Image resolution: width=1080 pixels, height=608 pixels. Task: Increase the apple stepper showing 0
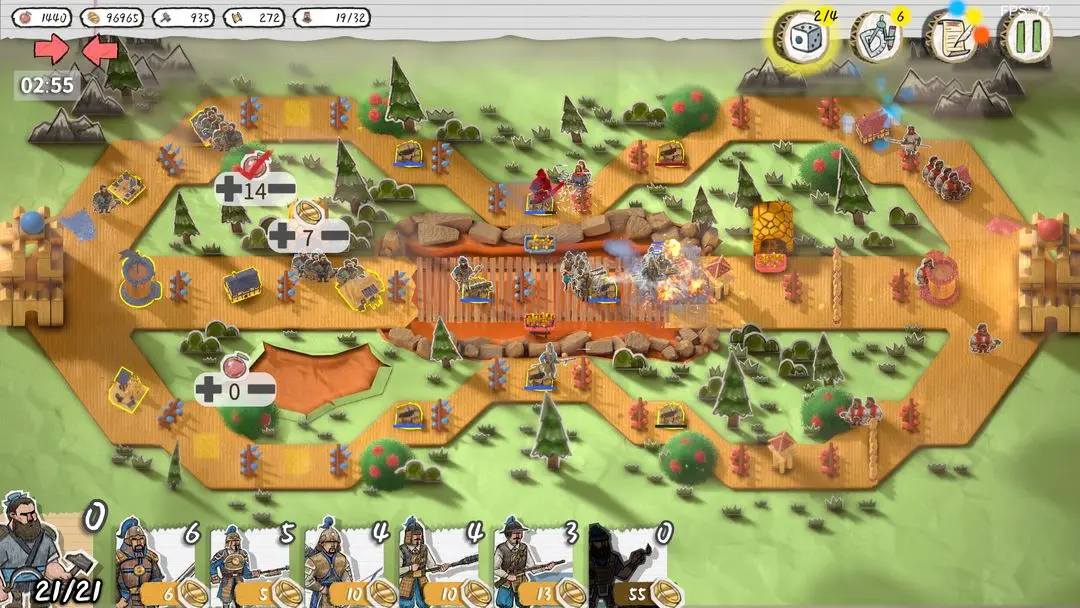(208, 390)
